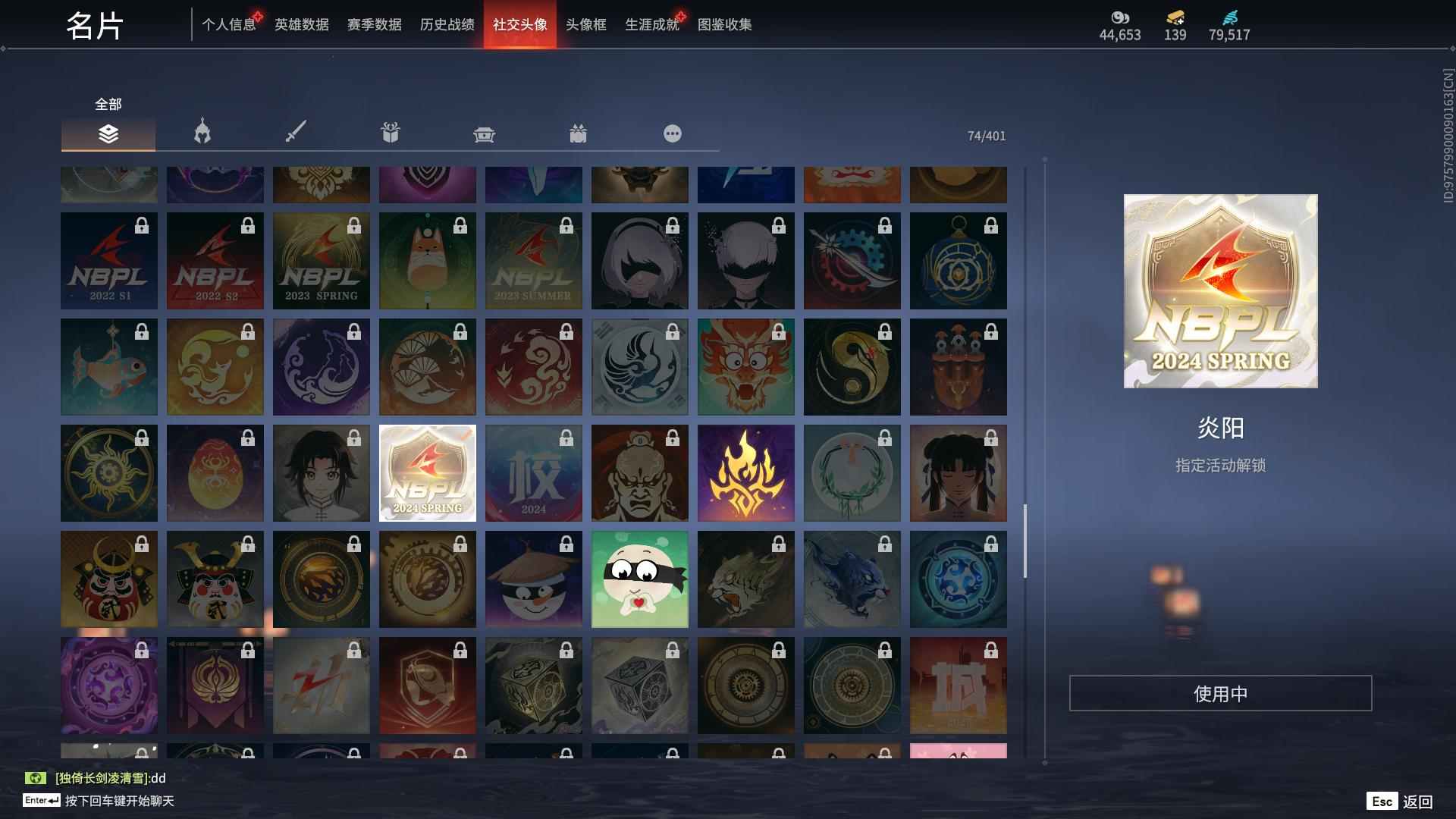
Task: Open the gift category filter icon
Action: [391, 133]
